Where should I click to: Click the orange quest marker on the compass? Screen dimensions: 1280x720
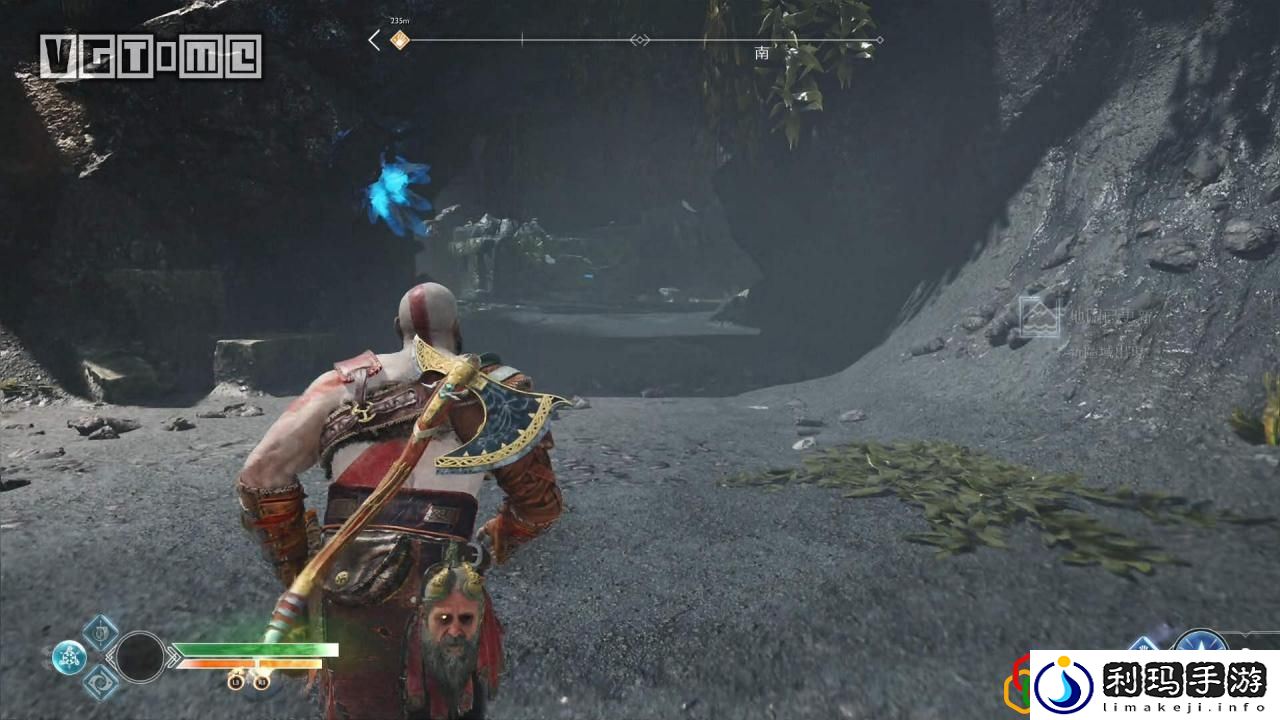[399, 41]
